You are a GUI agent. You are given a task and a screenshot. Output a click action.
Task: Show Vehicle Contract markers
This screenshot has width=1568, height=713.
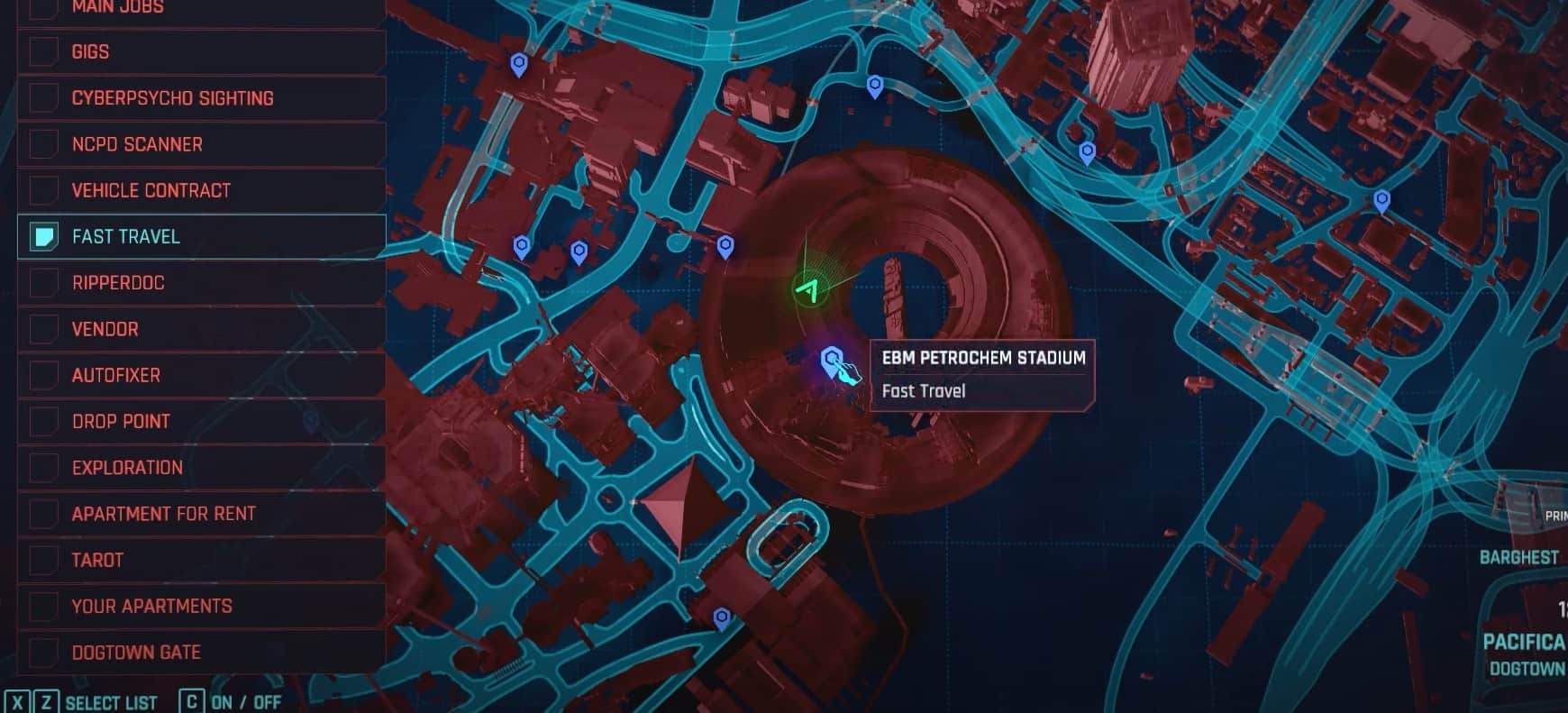point(43,190)
